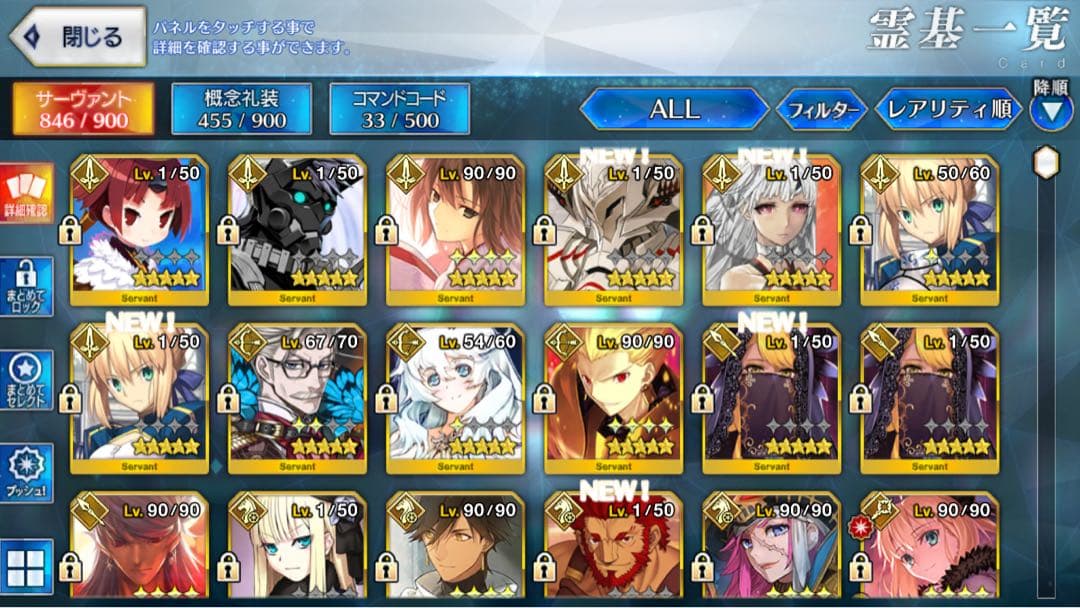The image size is (1080, 608).
Task: Open the 概念礼装 tab
Action: tap(241, 109)
